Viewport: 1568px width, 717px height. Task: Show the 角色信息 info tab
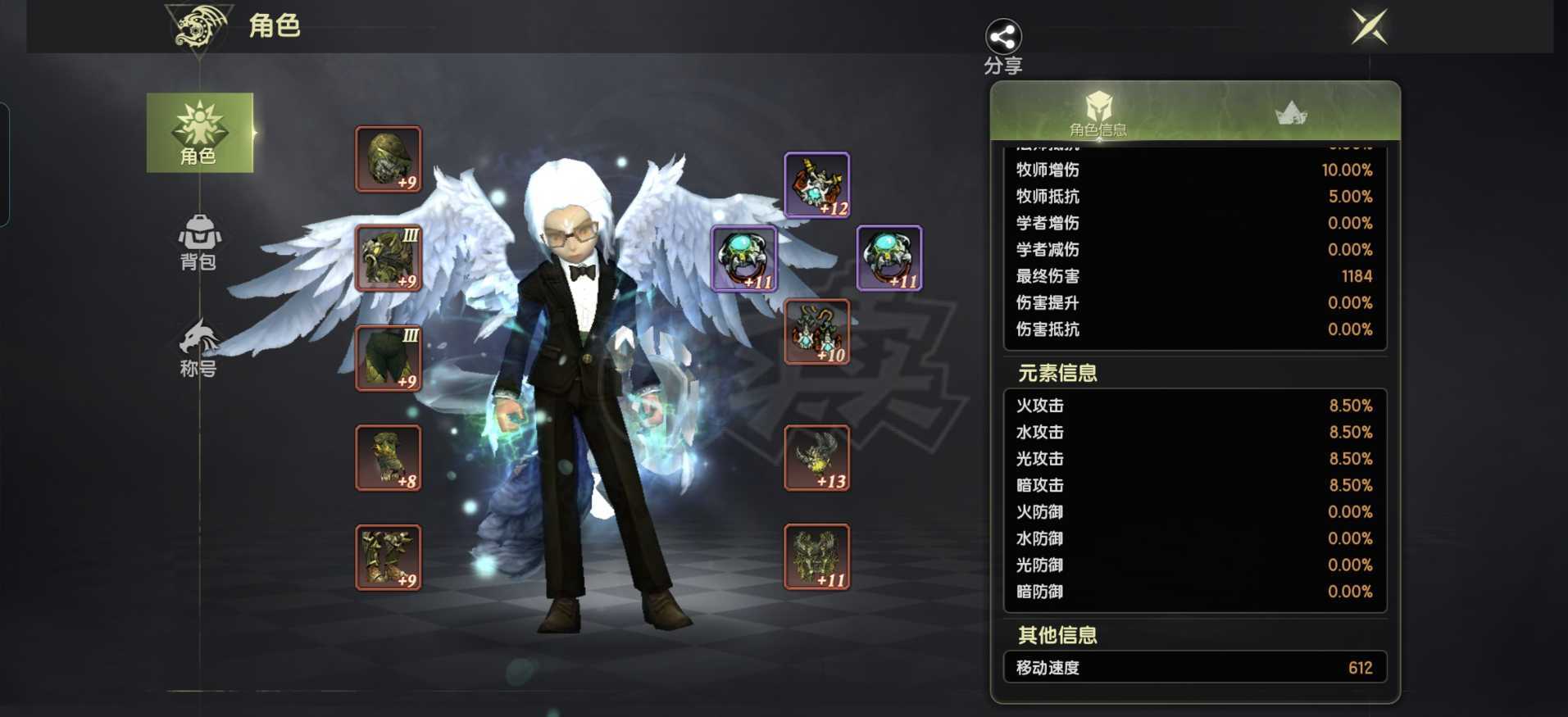(x=1098, y=113)
